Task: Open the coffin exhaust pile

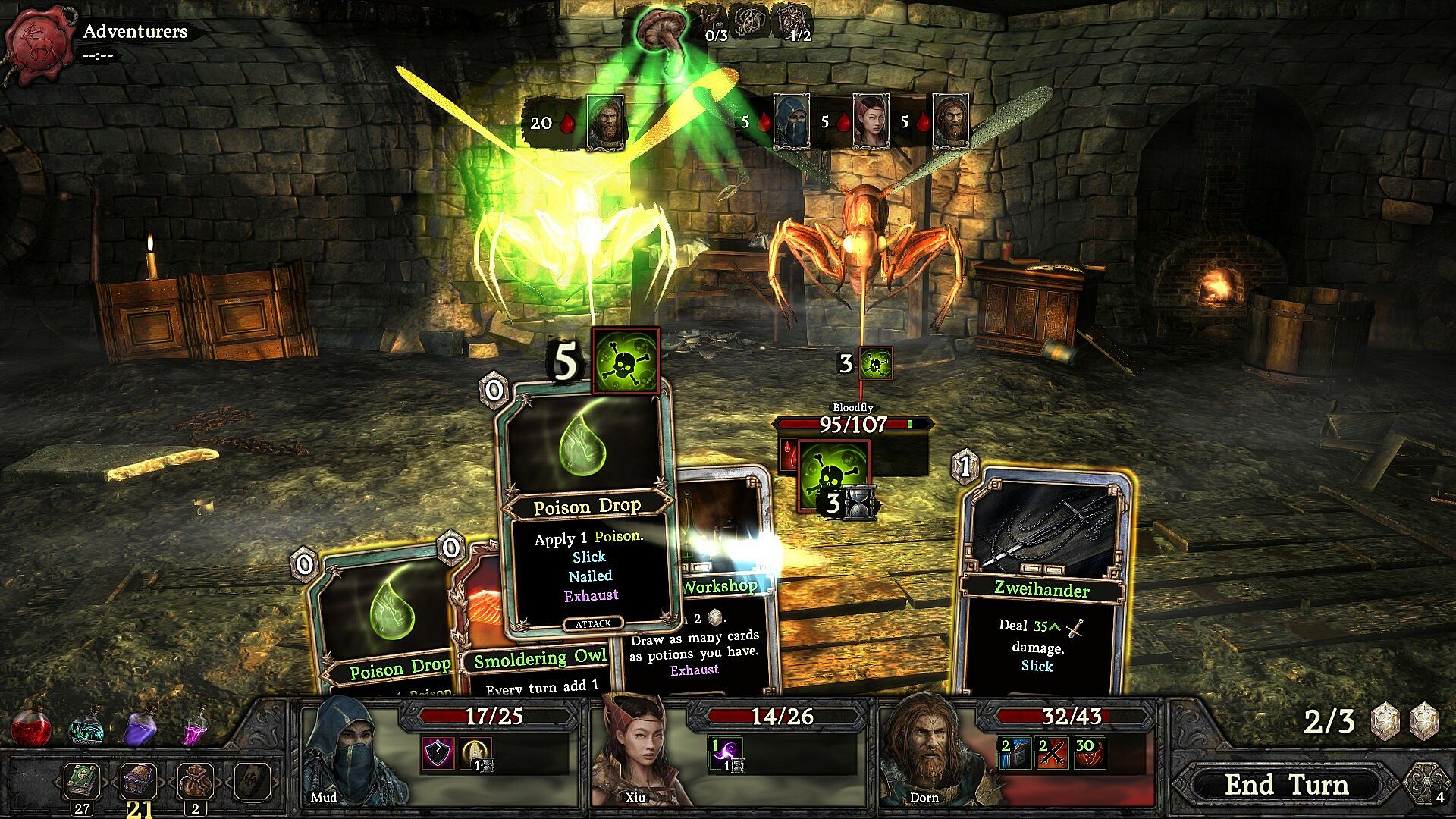Action: [x=252, y=781]
